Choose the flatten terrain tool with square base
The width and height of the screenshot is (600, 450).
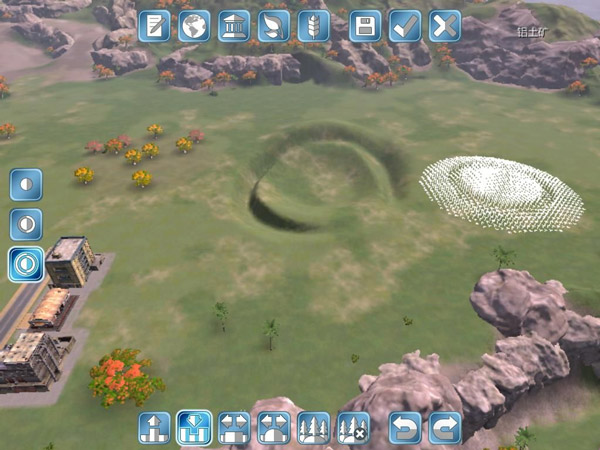pos(233,428)
